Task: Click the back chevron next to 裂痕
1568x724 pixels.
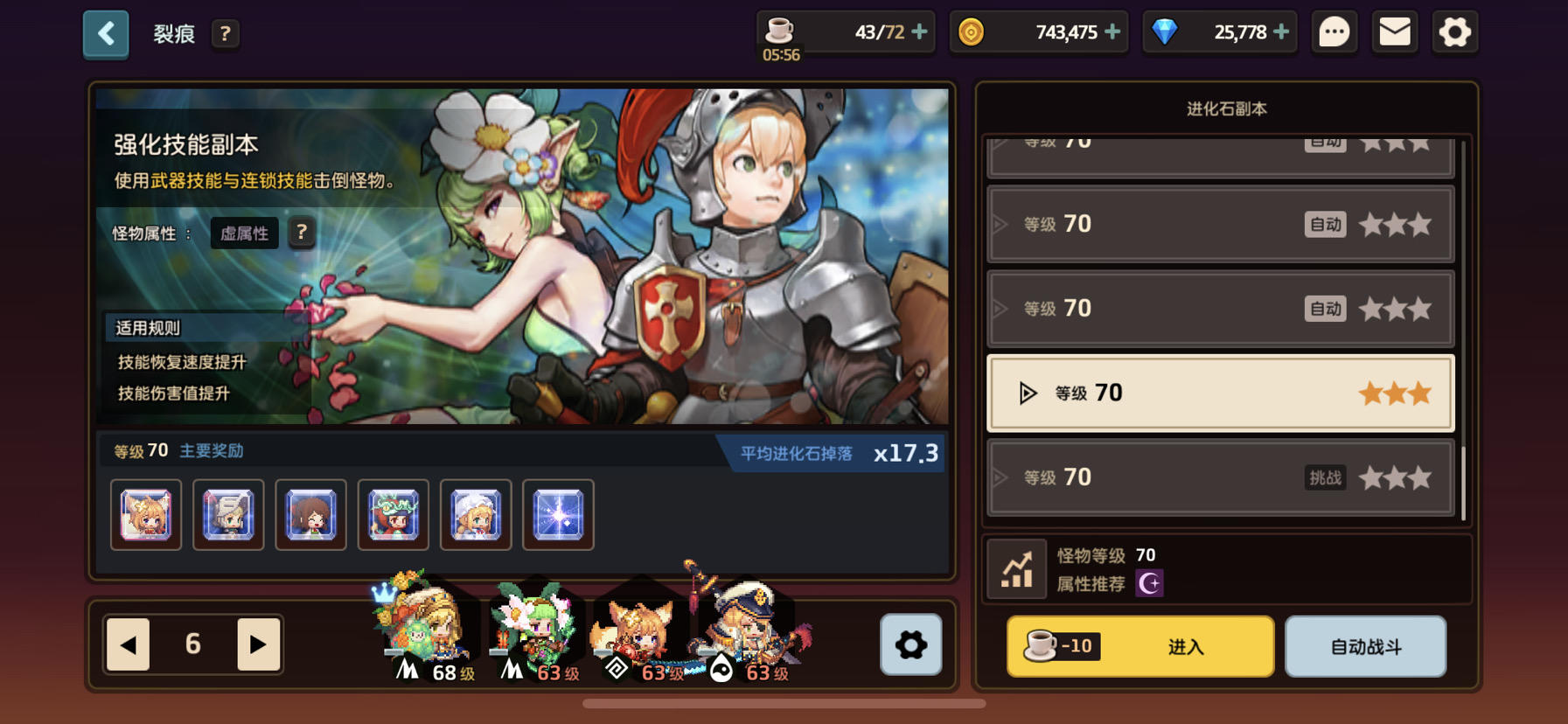Action: 105,31
